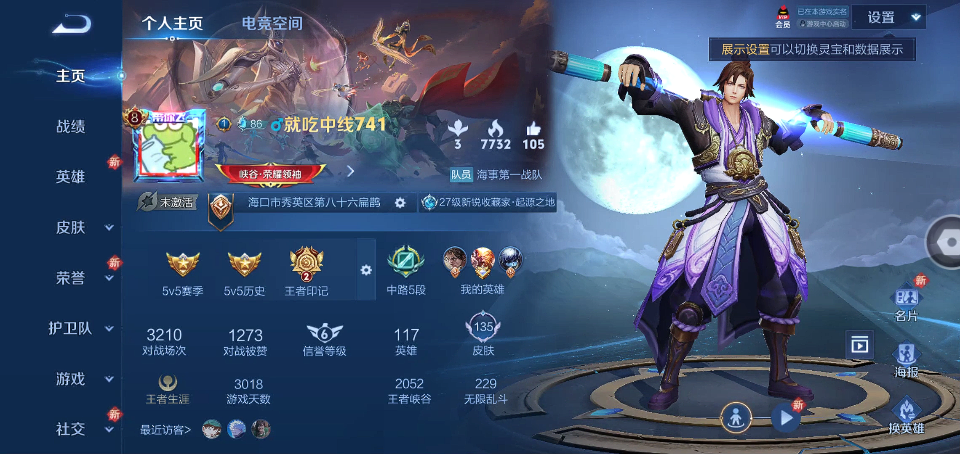
Task: Open the 英雄 sidebar section
Action: [x=70, y=177]
